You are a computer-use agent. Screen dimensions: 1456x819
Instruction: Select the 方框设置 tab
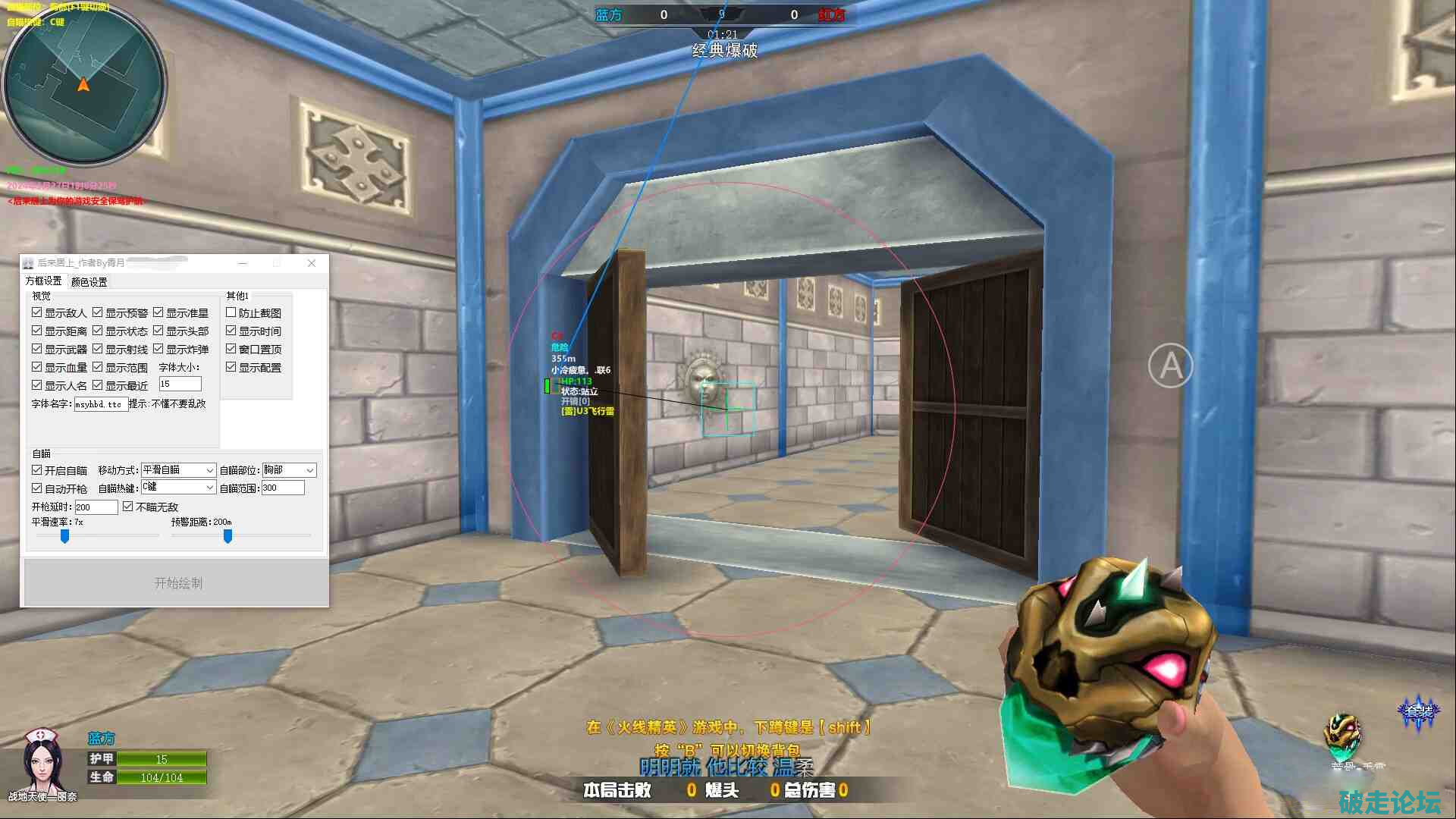coord(43,281)
